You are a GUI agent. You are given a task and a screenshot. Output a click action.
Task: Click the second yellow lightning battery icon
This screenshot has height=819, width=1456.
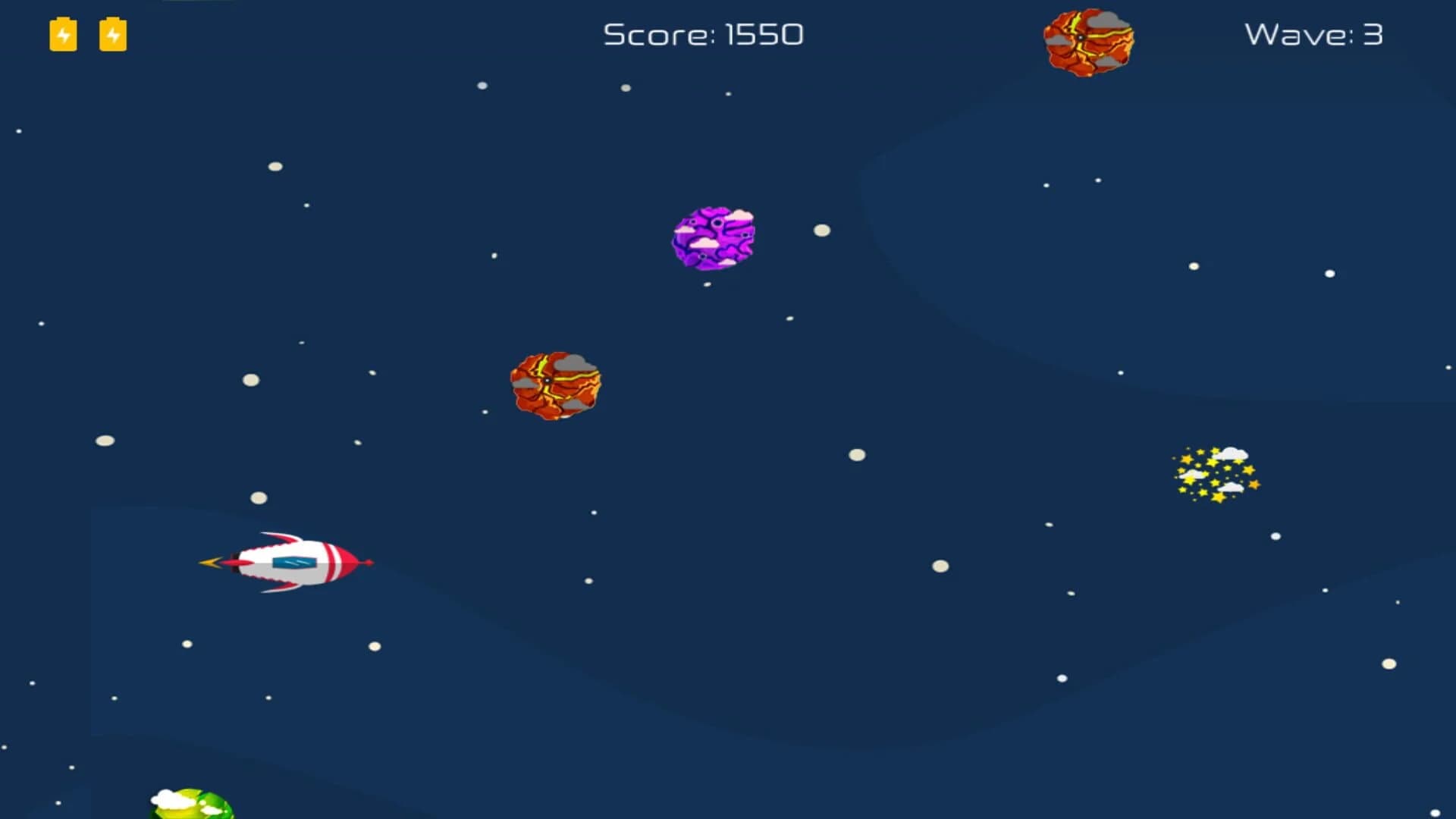pyautogui.click(x=113, y=34)
